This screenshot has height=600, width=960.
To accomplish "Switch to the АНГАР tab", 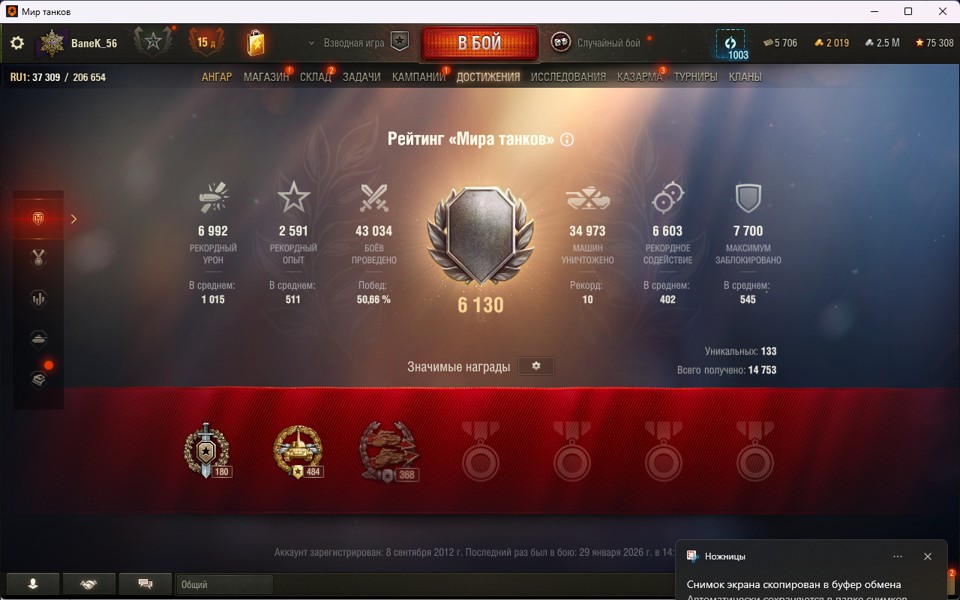I will (x=216, y=77).
